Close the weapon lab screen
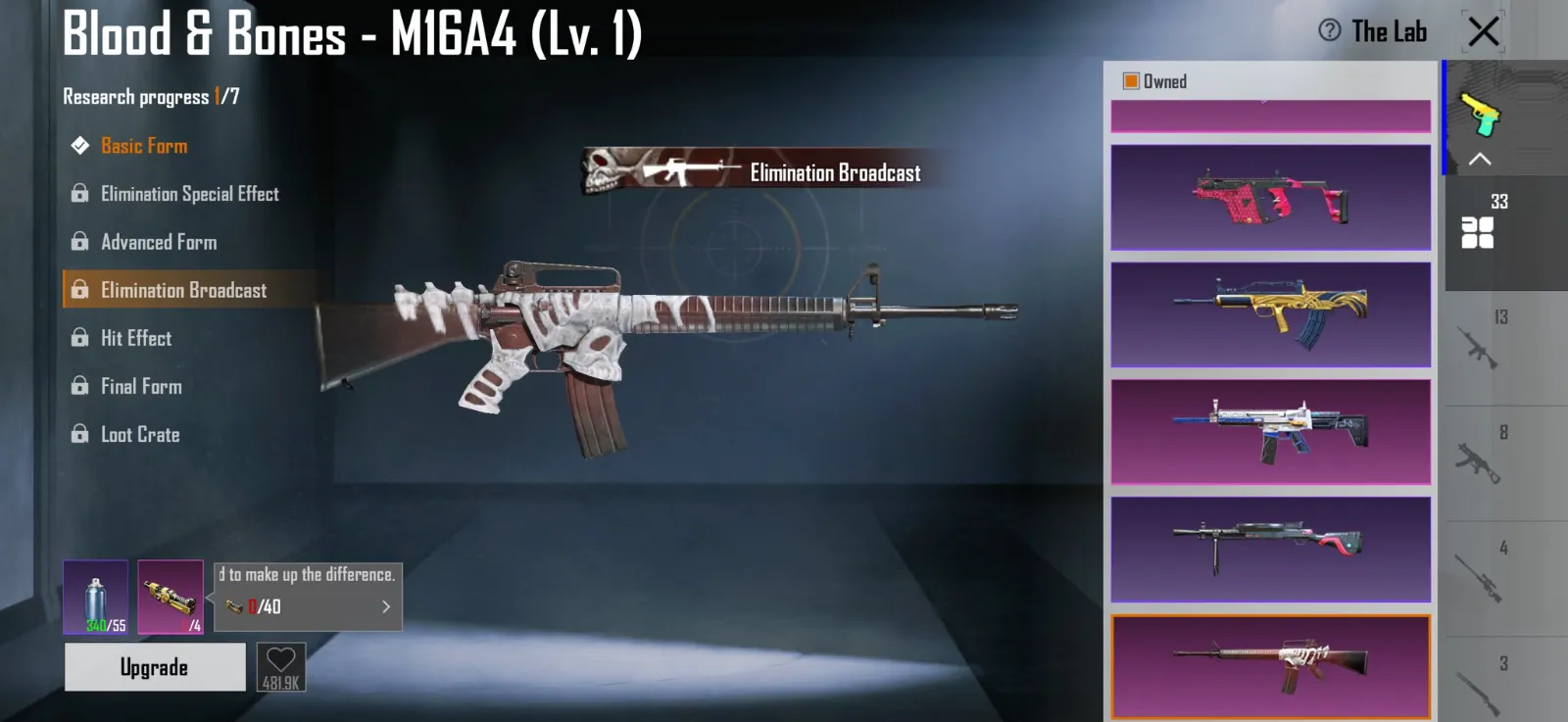 tap(1483, 31)
